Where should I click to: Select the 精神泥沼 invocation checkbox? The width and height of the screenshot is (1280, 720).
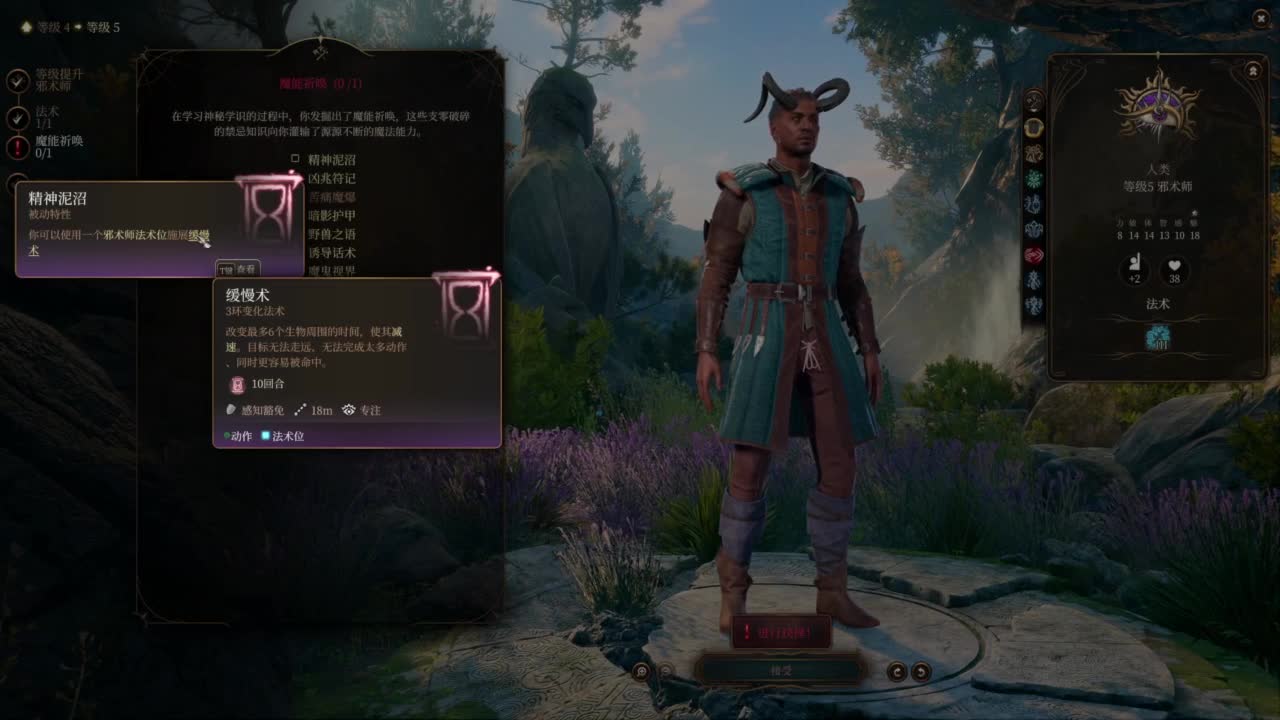pos(296,159)
